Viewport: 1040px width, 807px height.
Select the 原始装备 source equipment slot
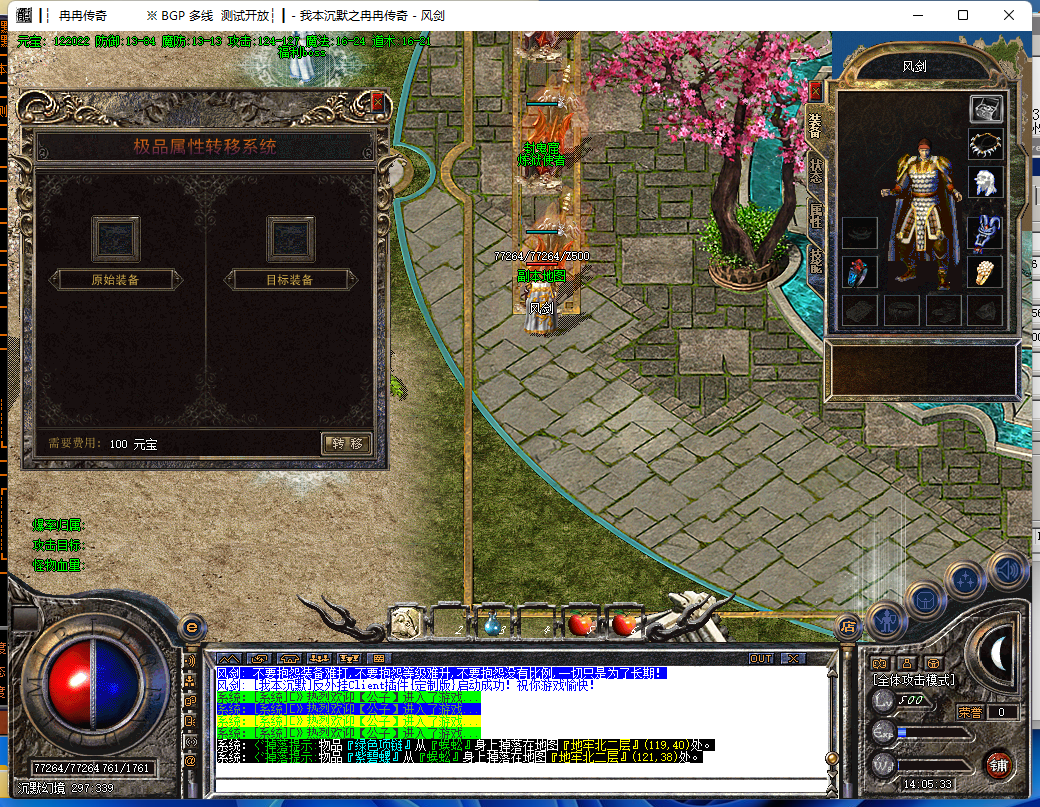click(116, 239)
